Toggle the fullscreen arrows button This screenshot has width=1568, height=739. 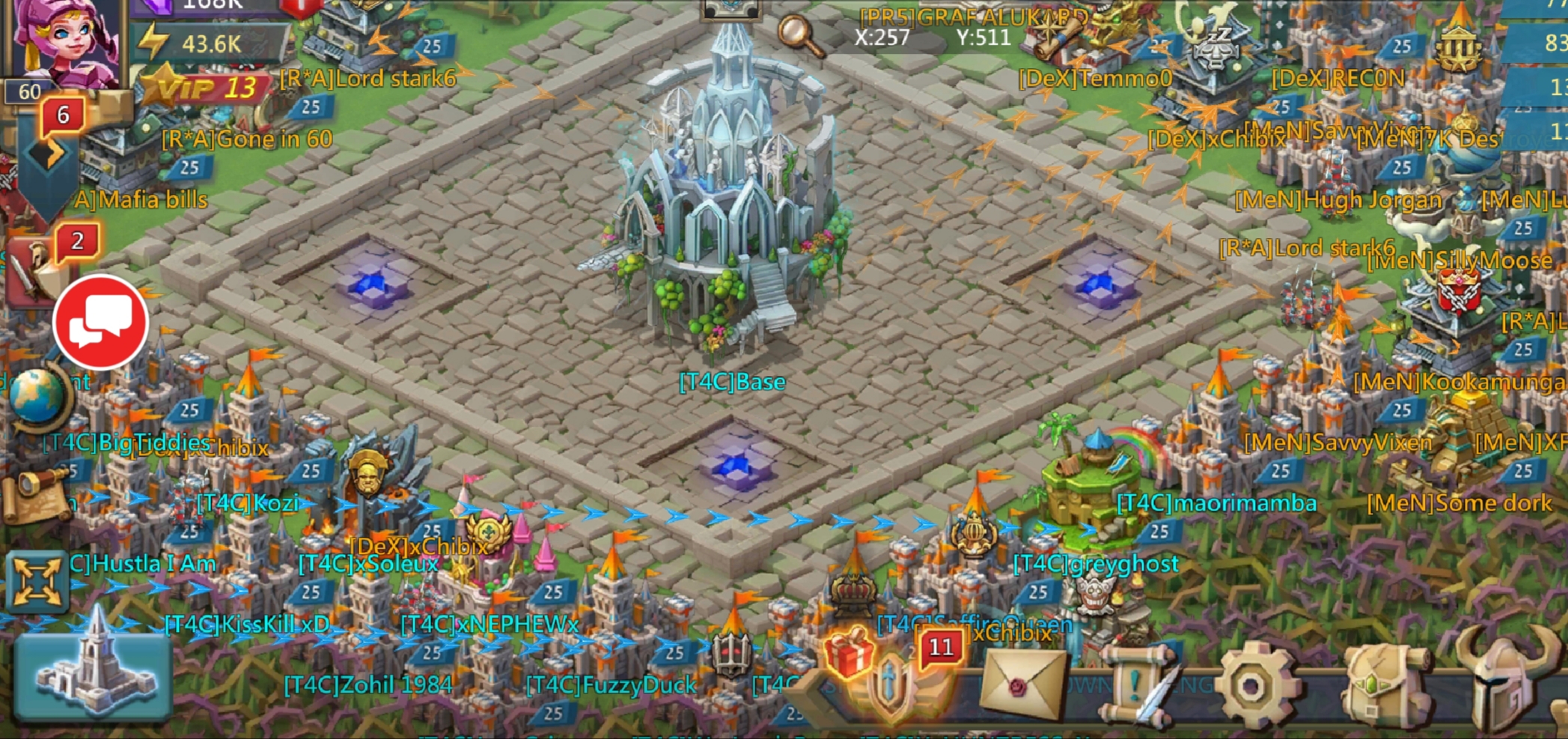[36, 582]
